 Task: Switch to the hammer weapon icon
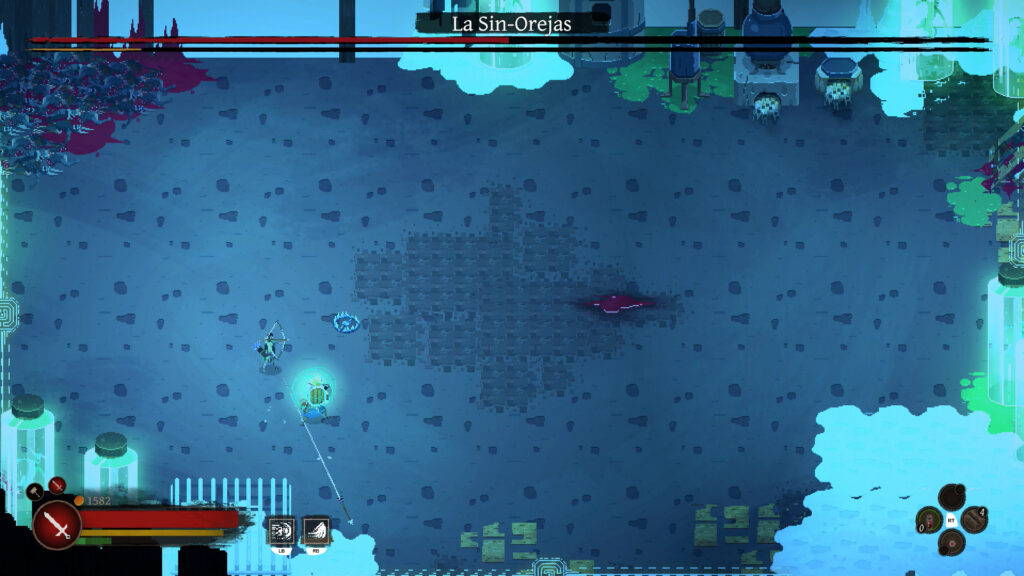(35, 490)
